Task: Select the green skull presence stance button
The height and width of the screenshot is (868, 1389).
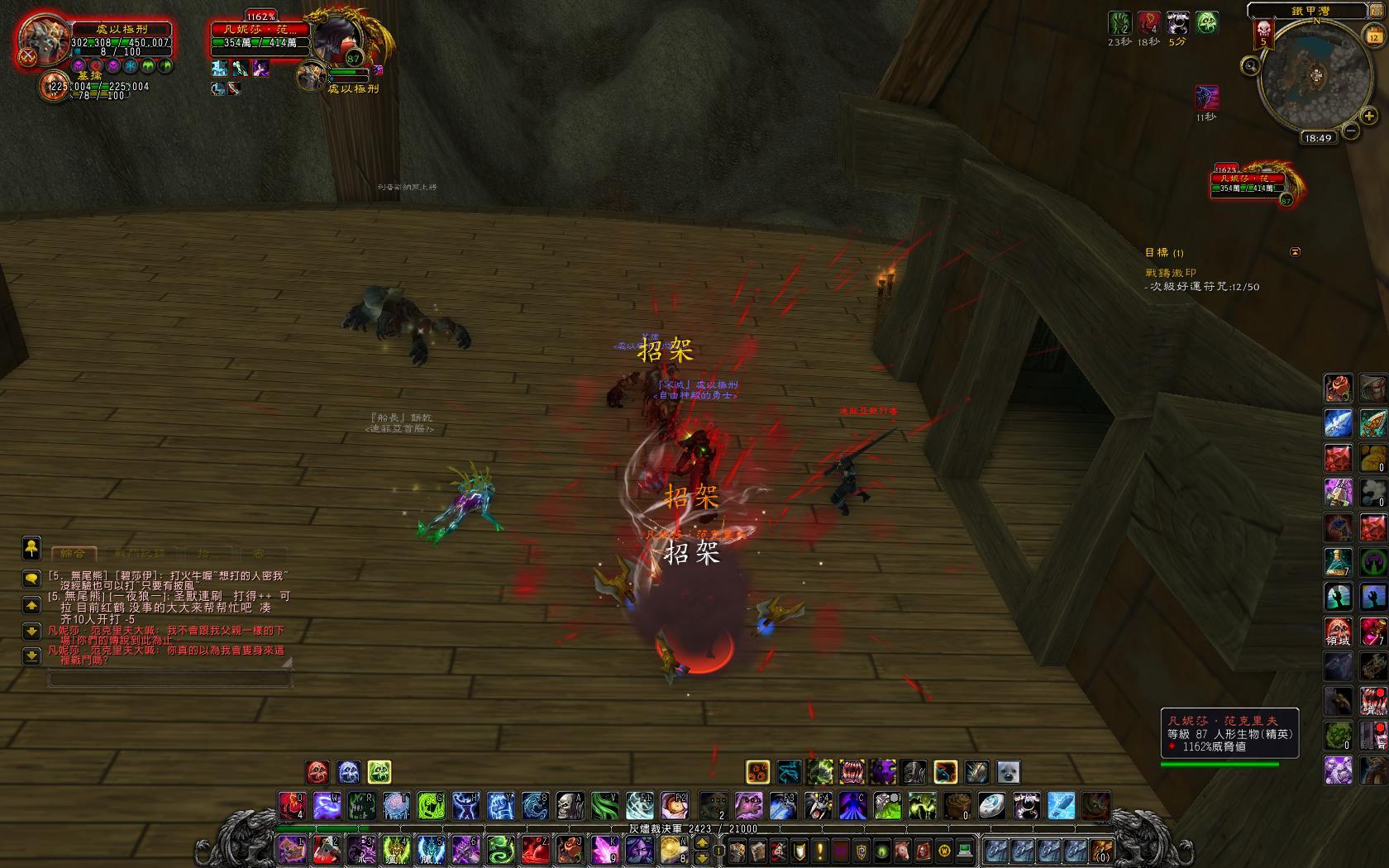Action: coord(379,772)
